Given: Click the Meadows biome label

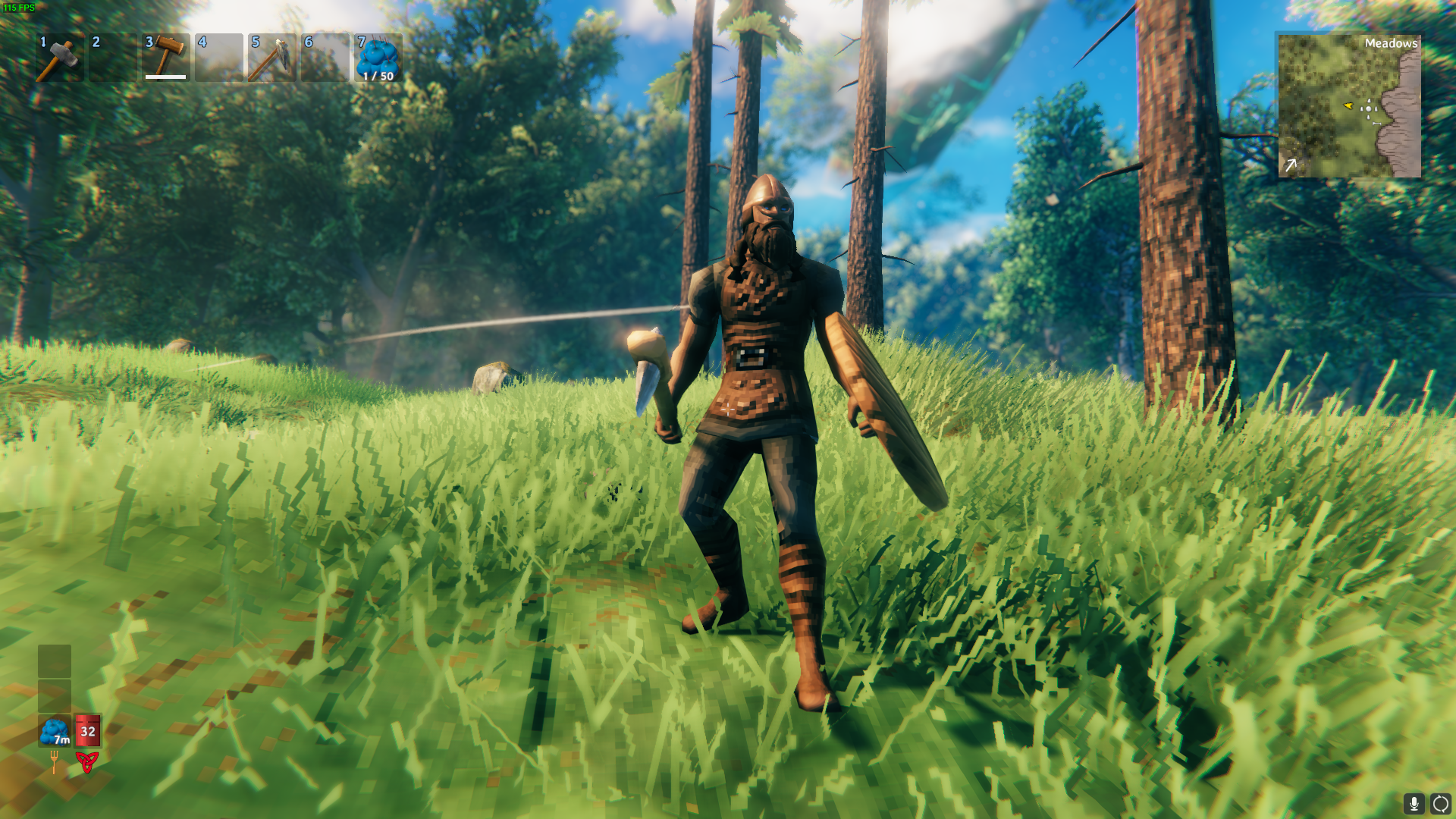Looking at the screenshot, I should (x=1391, y=43).
